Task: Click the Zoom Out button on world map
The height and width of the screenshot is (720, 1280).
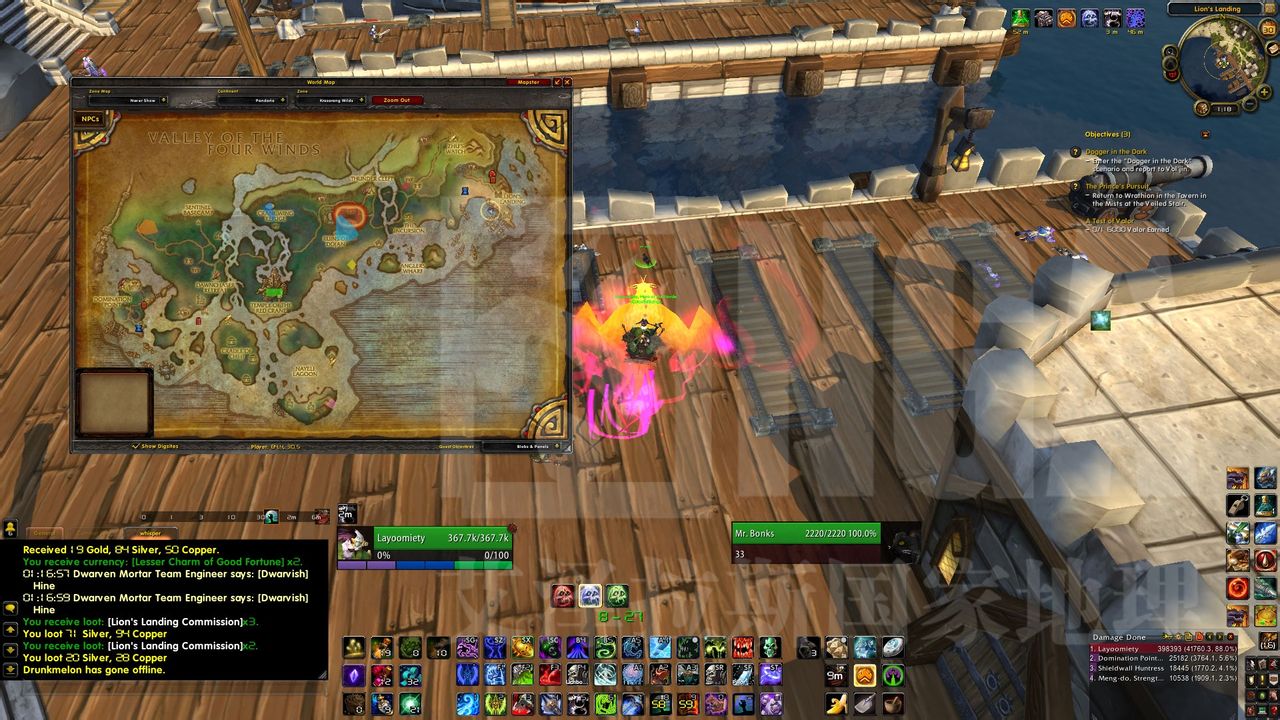Action: pos(397,100)
